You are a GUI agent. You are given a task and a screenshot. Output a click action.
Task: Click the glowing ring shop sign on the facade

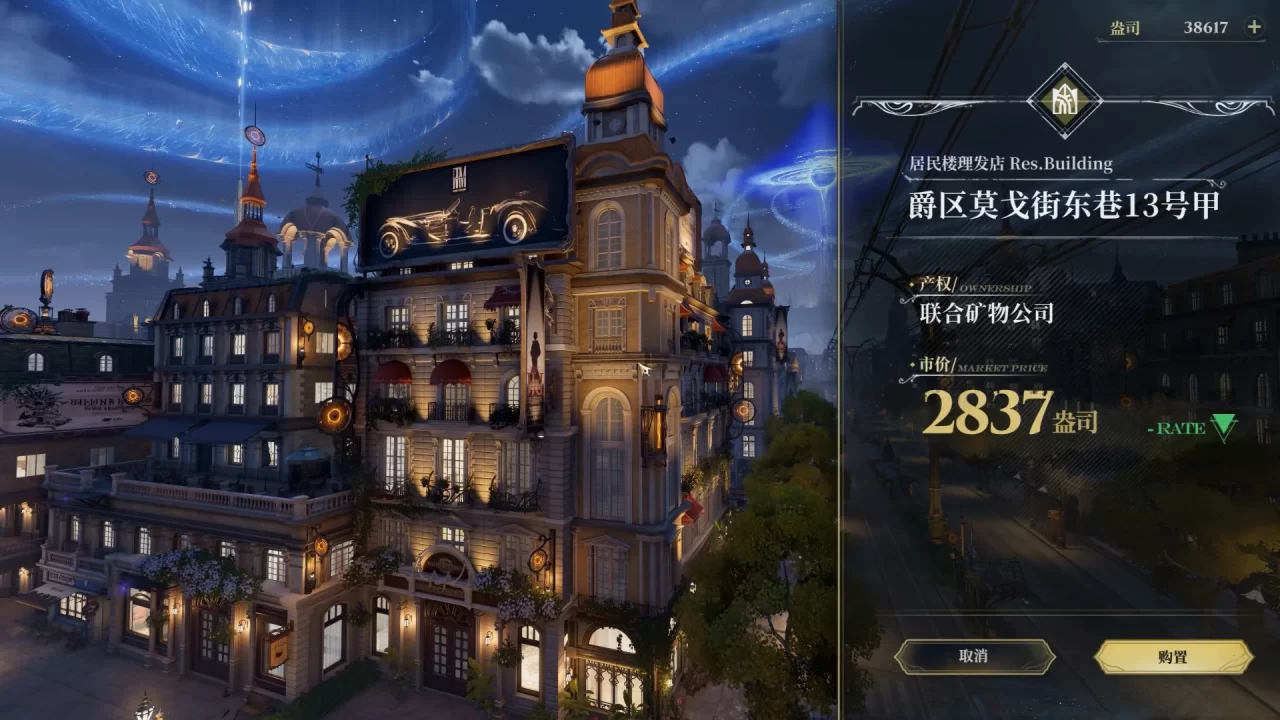334,415
